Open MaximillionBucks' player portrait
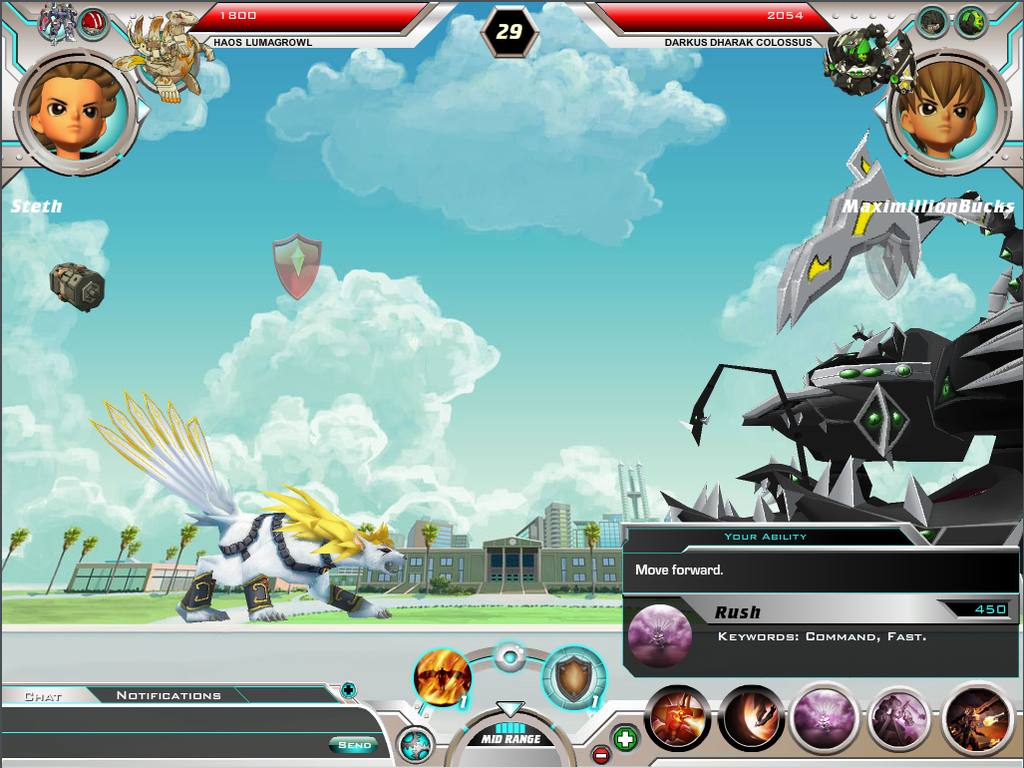 (947, 112)
